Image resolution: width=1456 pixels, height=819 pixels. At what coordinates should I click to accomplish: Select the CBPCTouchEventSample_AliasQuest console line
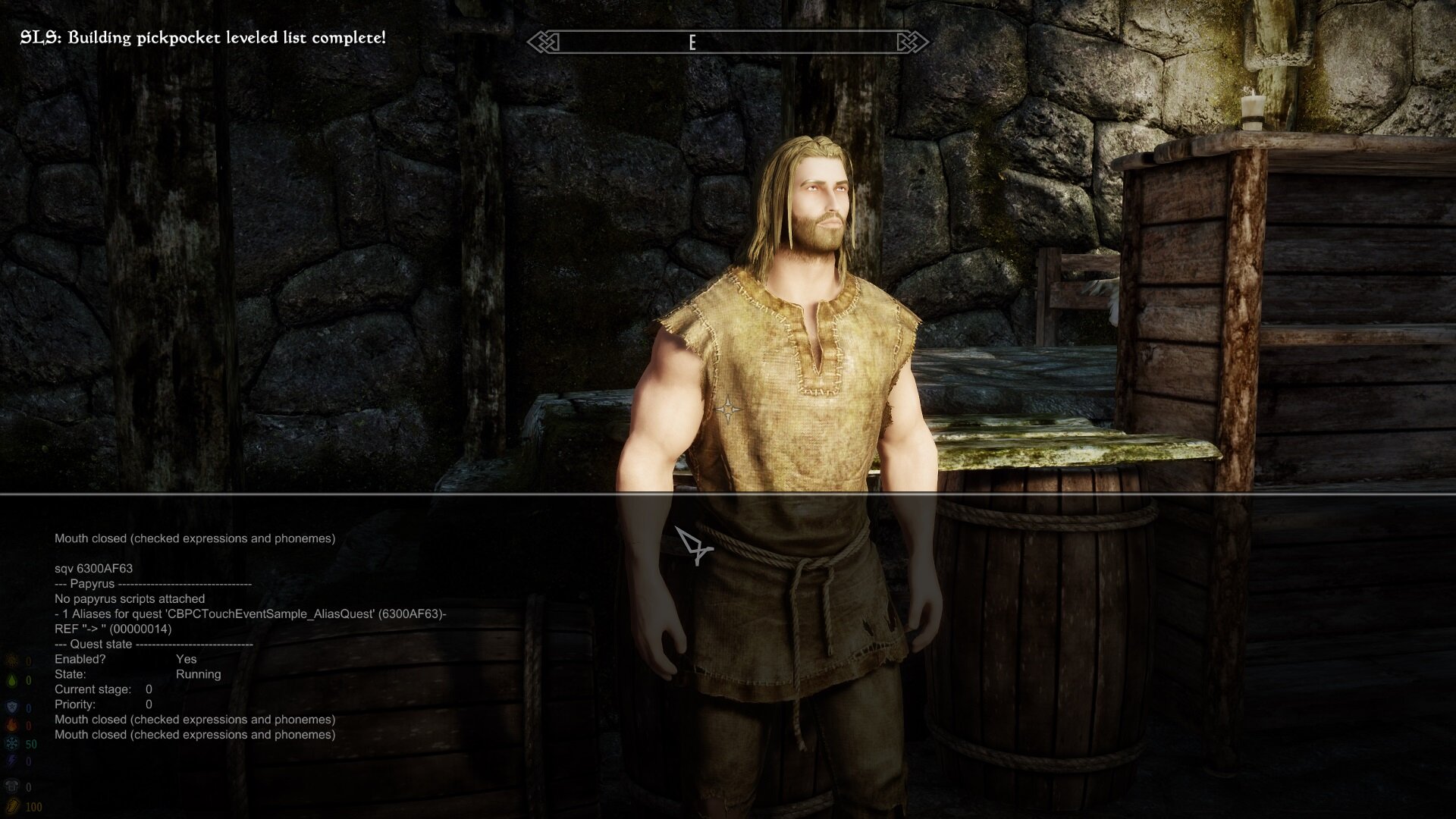(x=250, y=614)
